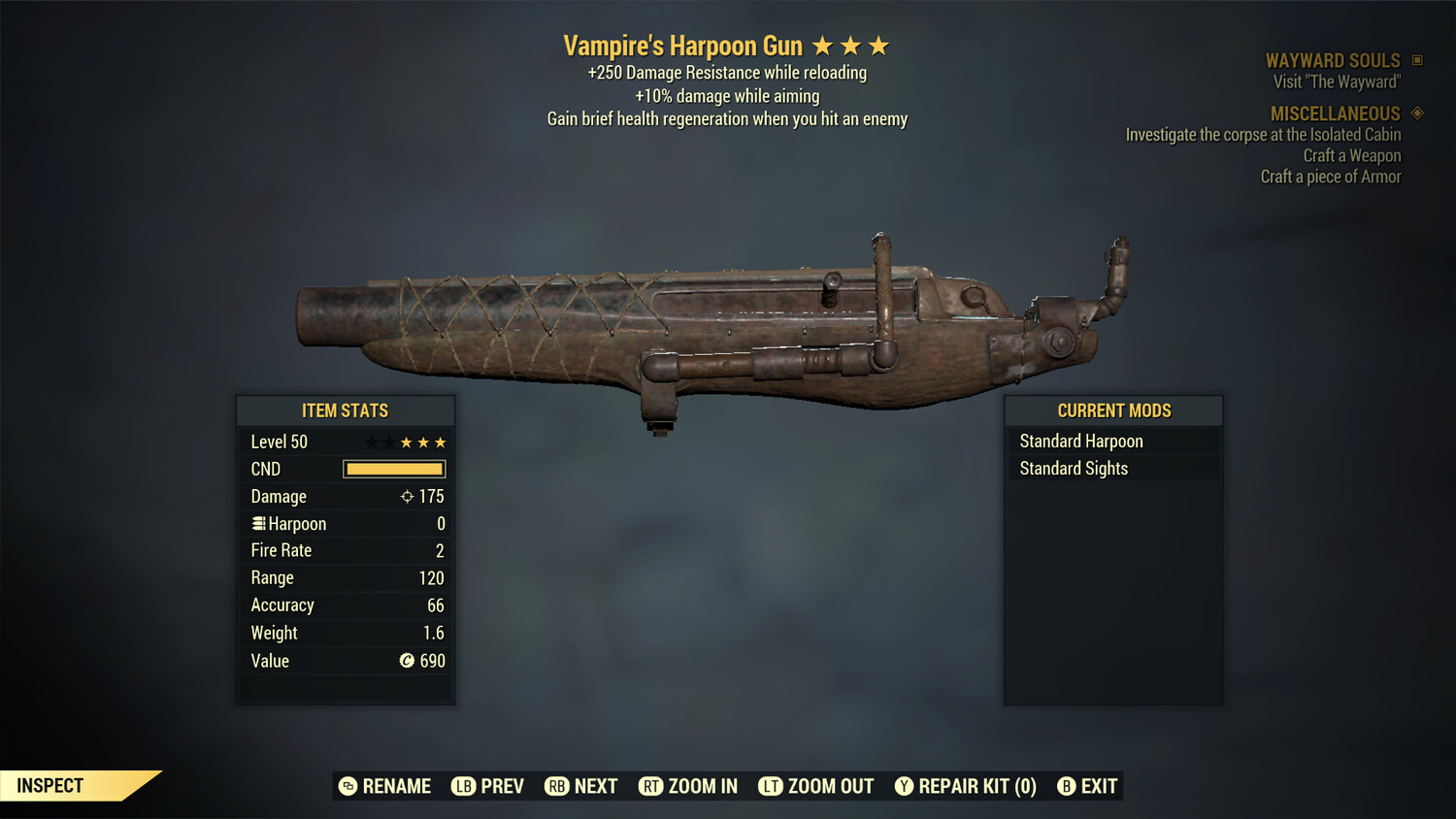Switch to the ITEM STATS panel header
The height and width of the screenshot is (819, 1456).
point(346,409)
